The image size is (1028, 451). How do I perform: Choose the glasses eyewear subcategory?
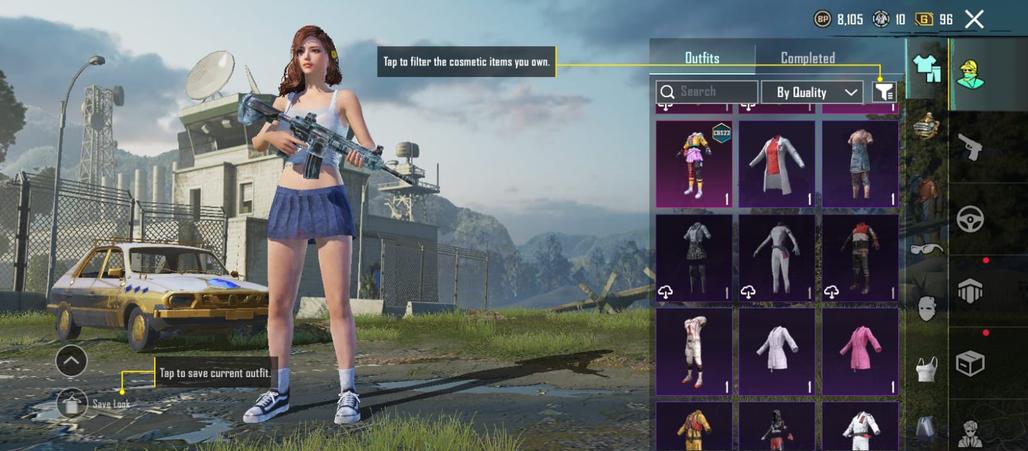click(x=927, y=248)
